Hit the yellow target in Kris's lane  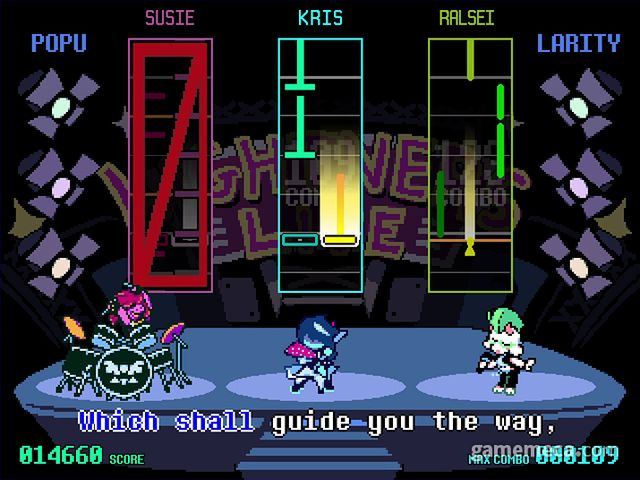pyautogui.click(x=340, y=240)
